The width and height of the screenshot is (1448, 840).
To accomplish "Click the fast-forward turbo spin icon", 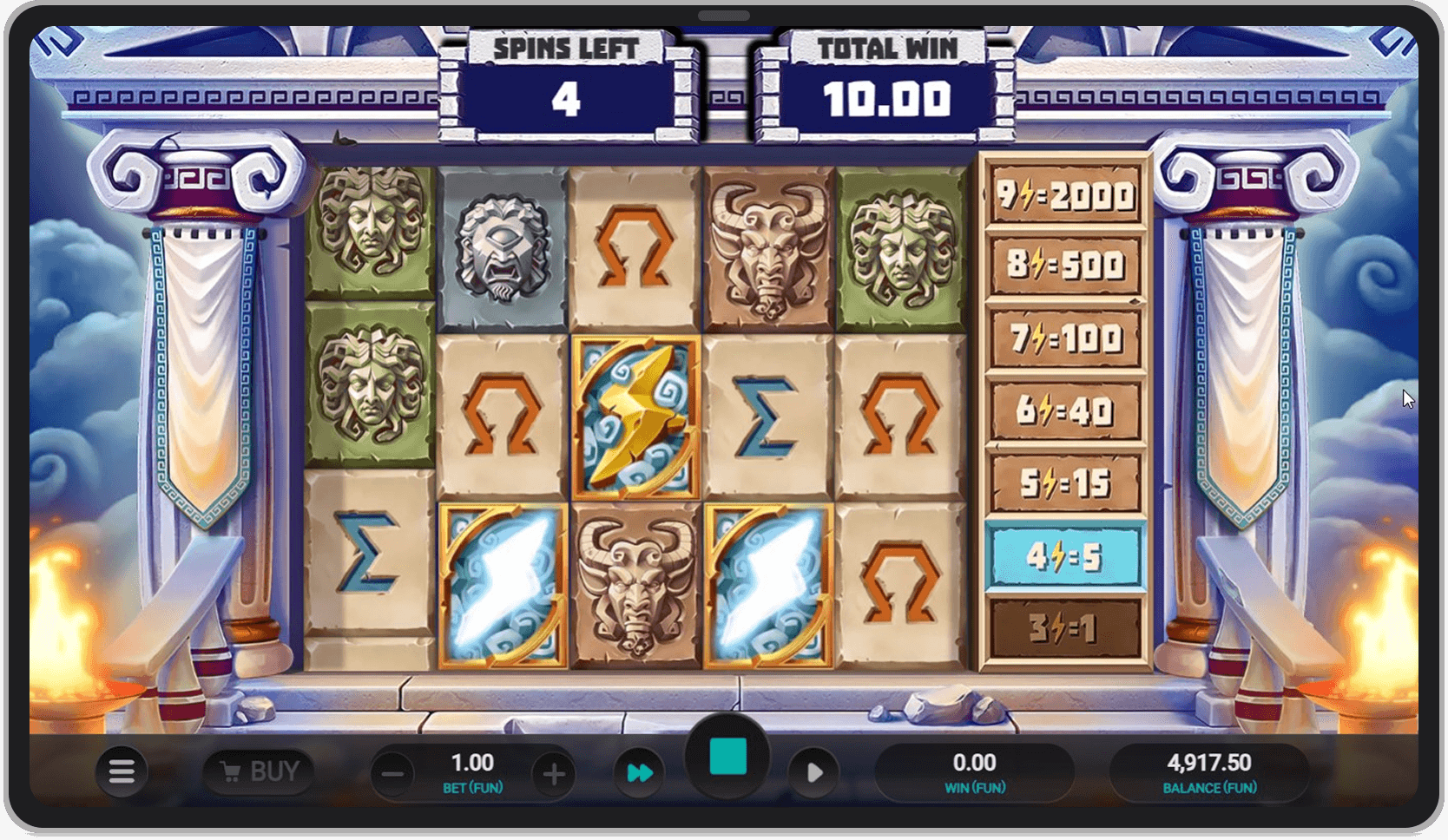I will point(640,771).
